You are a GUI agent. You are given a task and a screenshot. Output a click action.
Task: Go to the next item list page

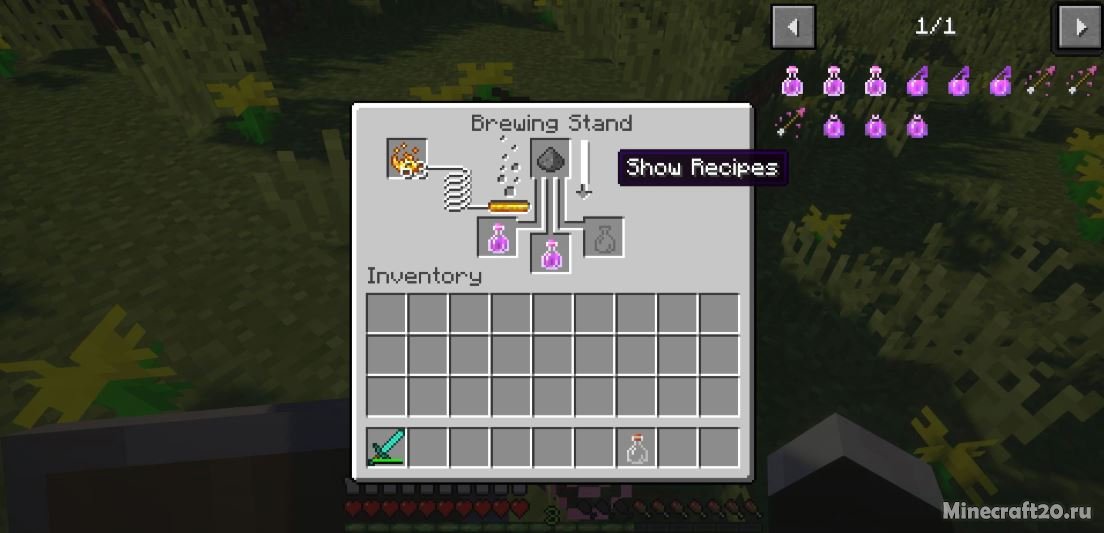pos(1079,27)
